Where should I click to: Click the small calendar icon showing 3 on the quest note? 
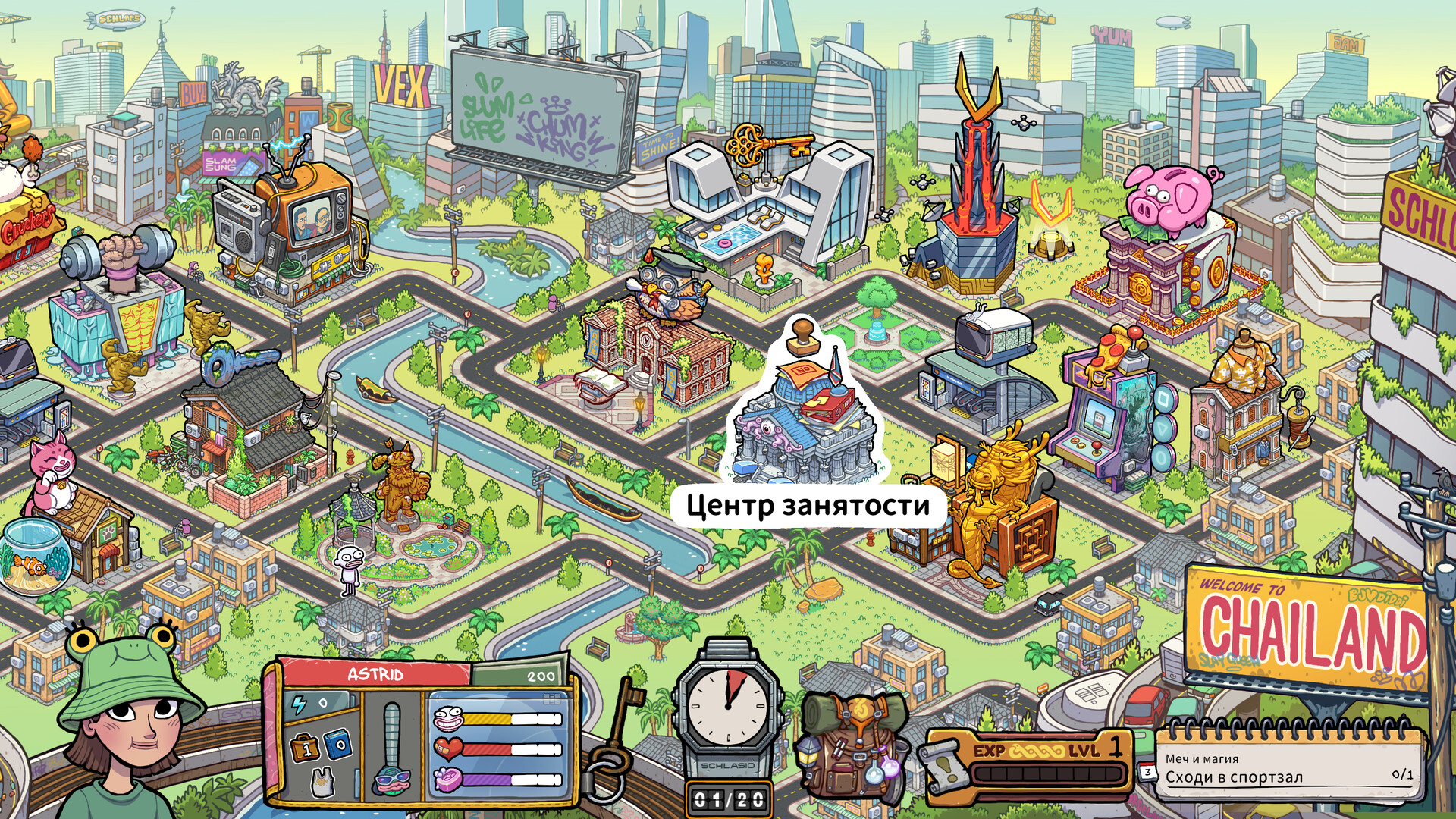point(1147,772)
